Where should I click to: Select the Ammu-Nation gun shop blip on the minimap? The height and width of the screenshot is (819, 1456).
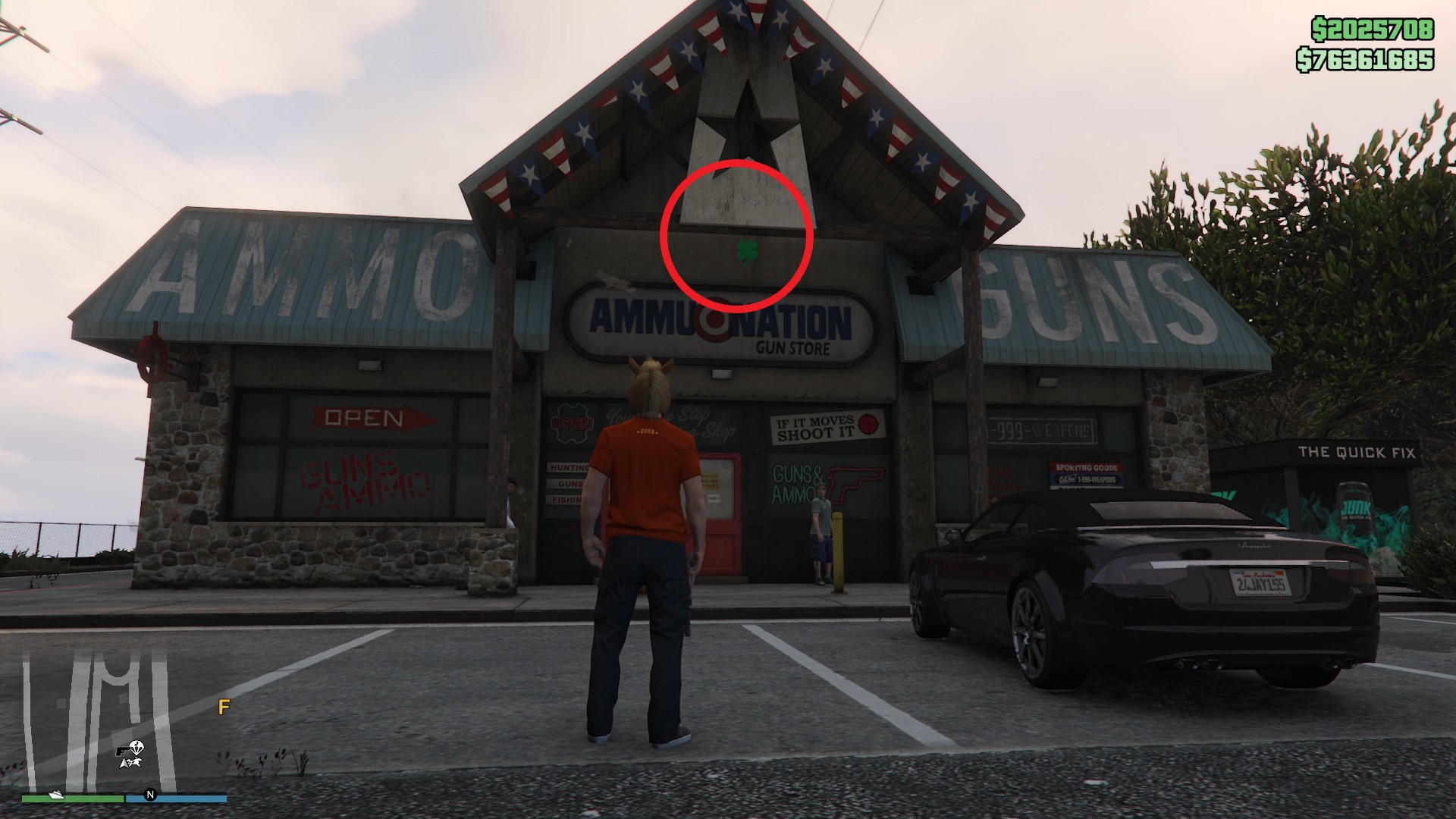(122, 751)
